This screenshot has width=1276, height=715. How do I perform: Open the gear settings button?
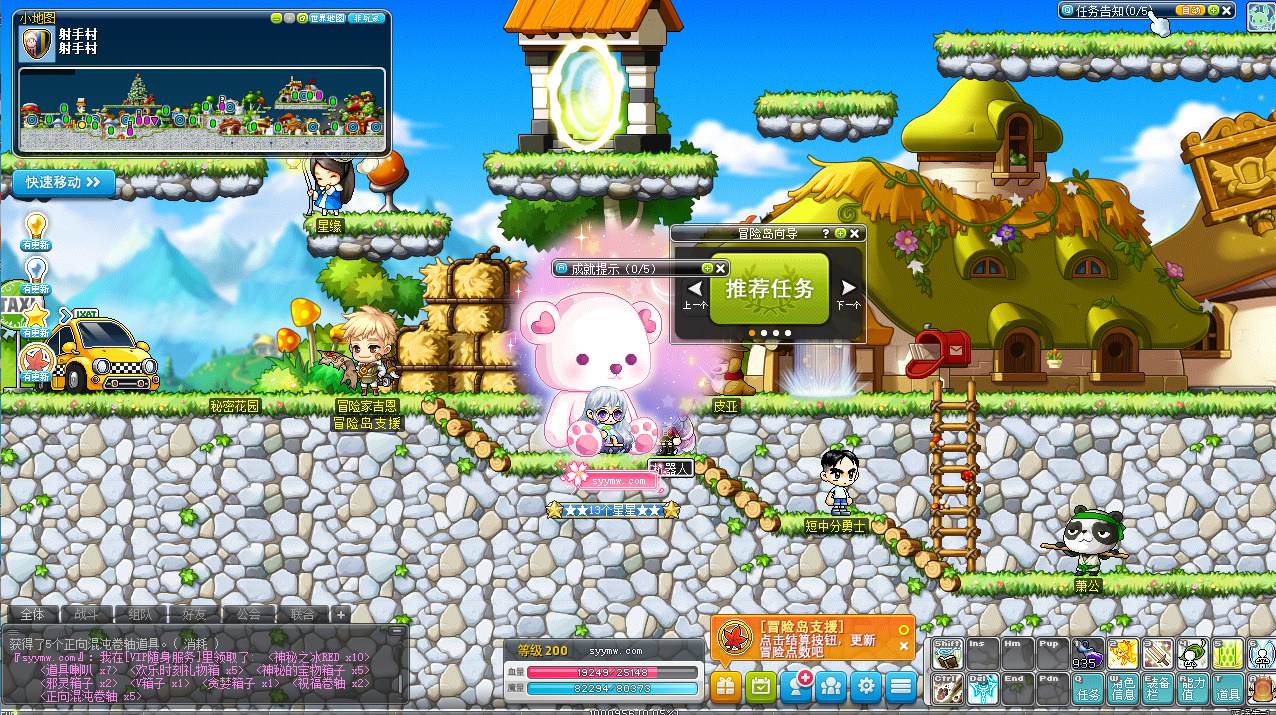pyautogui.click(x=866, y=686)
